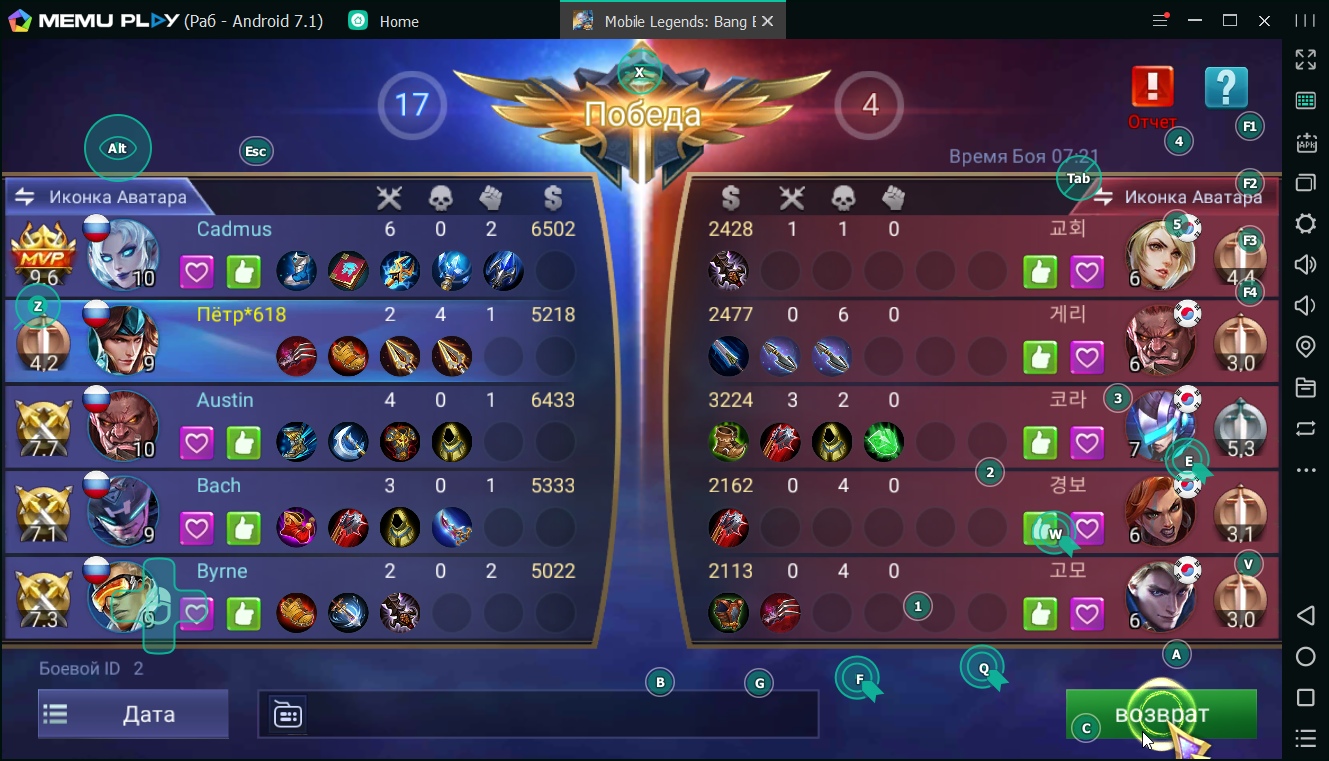Give a thumbs-up to Cadmus
1329x761 pixels.
click(243, 271)
